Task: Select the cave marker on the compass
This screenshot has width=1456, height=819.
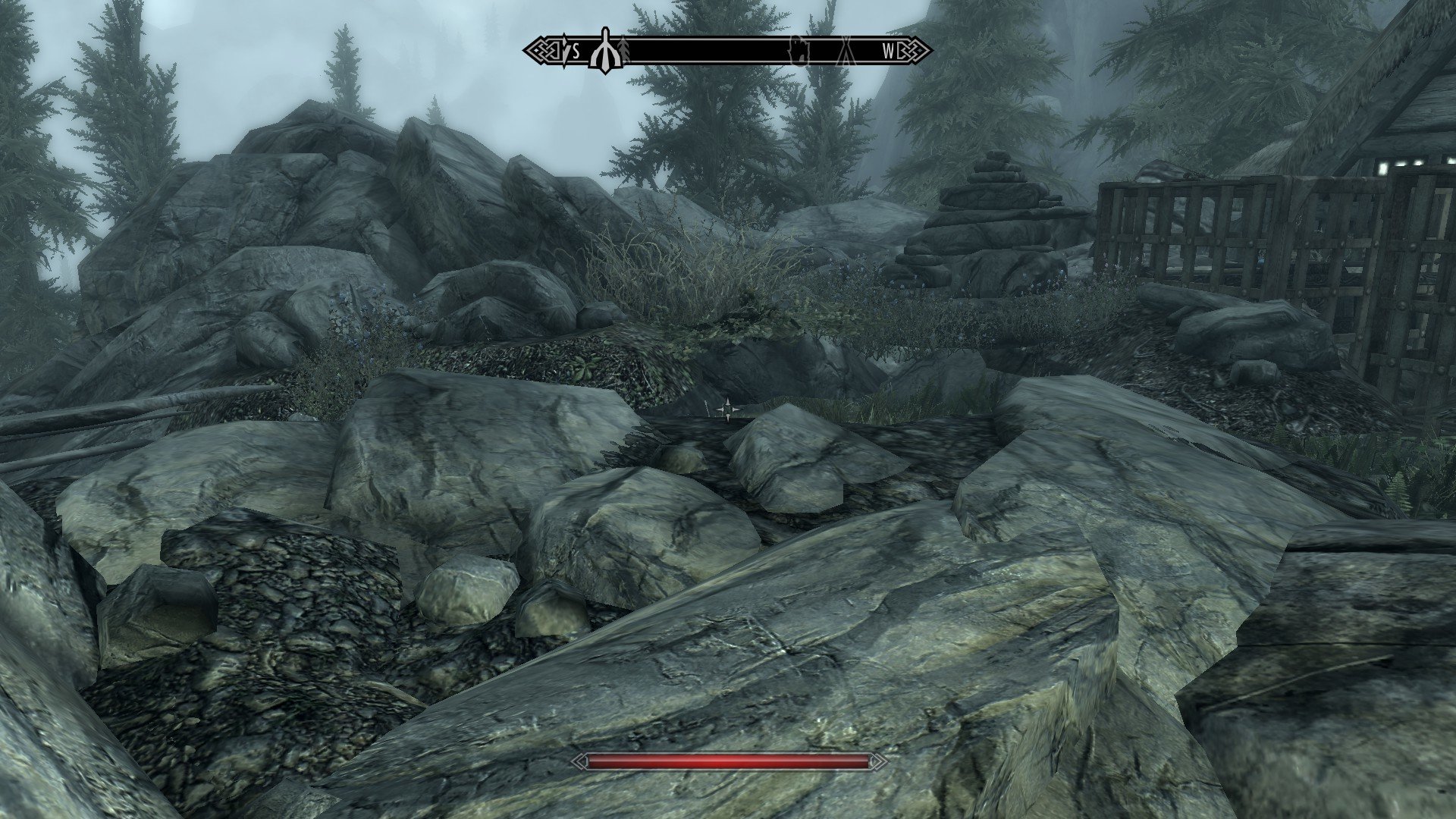Action: click(802, 50)
